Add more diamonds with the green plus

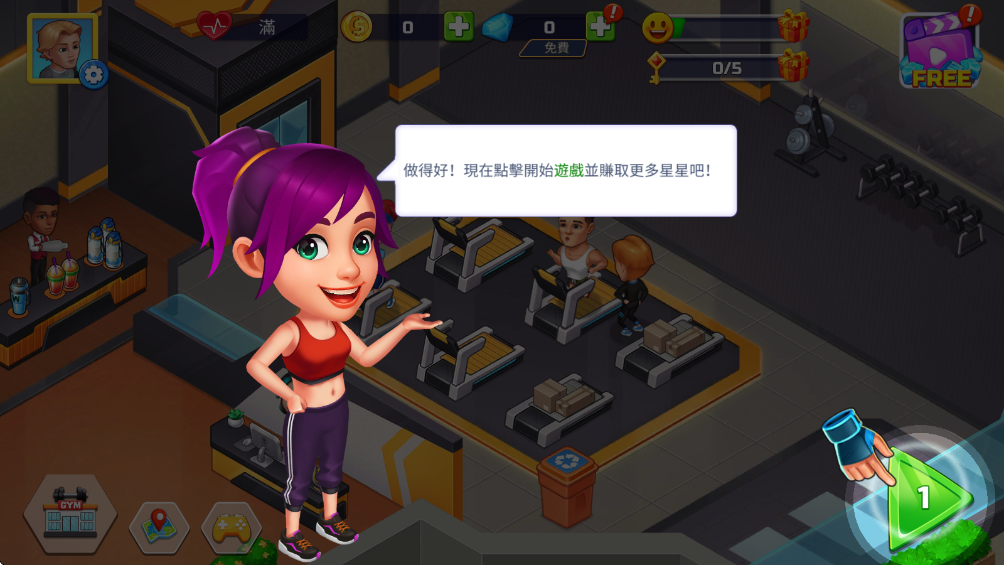(600, 27)
